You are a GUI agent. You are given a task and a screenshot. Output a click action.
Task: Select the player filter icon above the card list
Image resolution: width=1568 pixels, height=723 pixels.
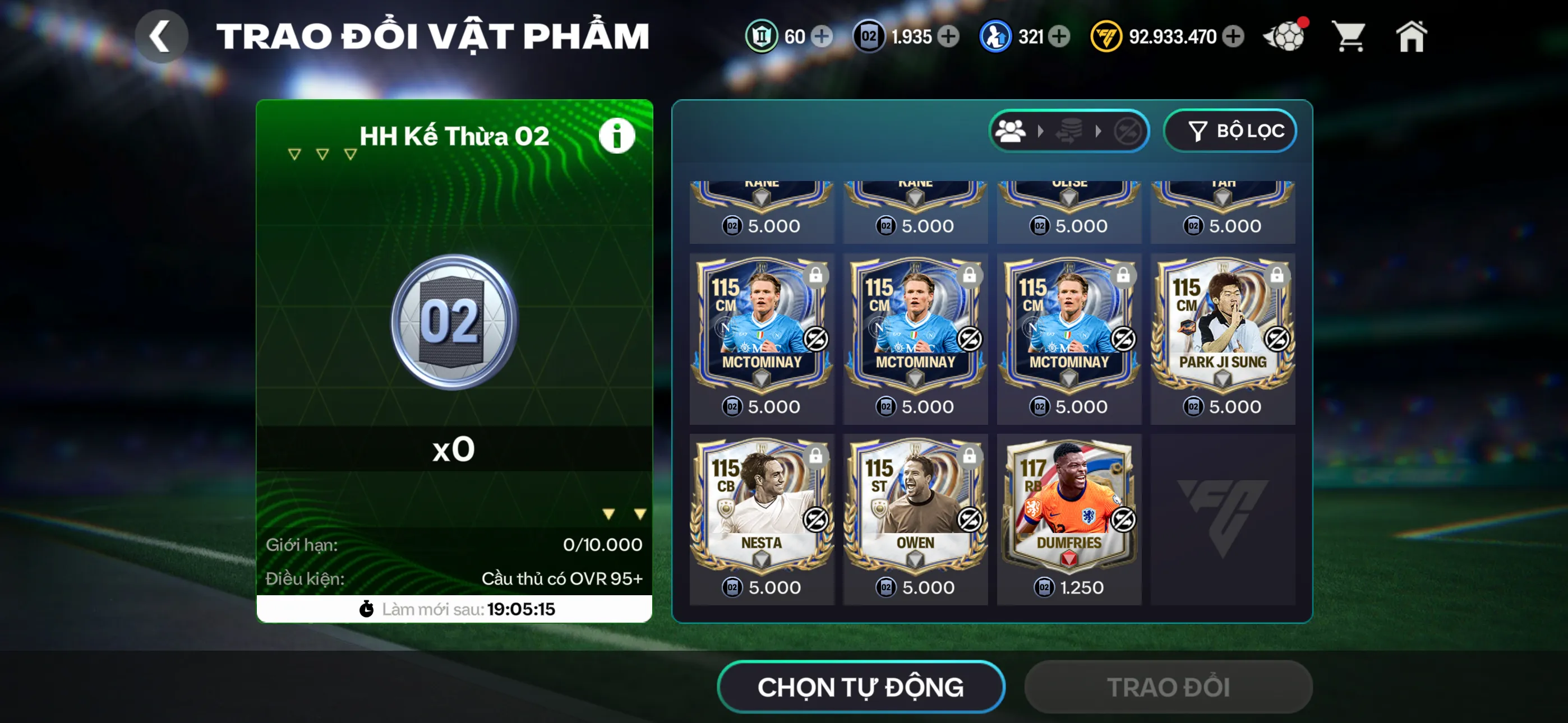point(1011,130)
